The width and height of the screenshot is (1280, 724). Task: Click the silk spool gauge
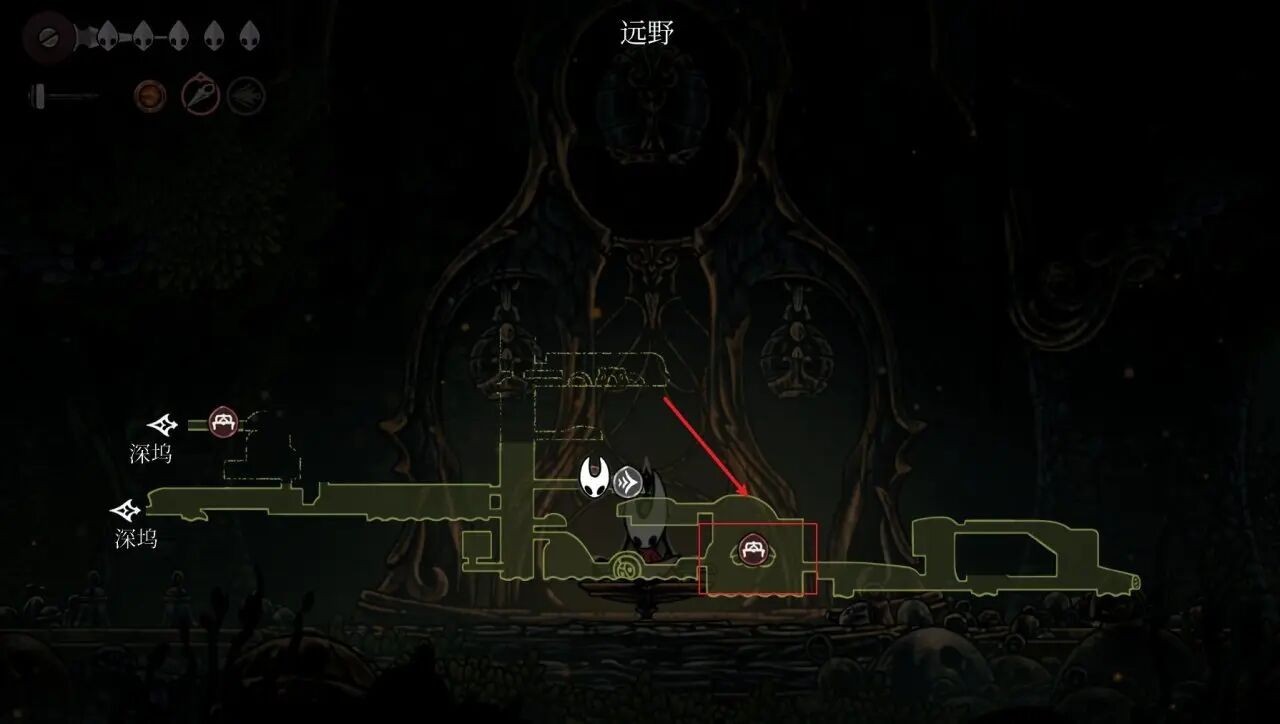60,95
